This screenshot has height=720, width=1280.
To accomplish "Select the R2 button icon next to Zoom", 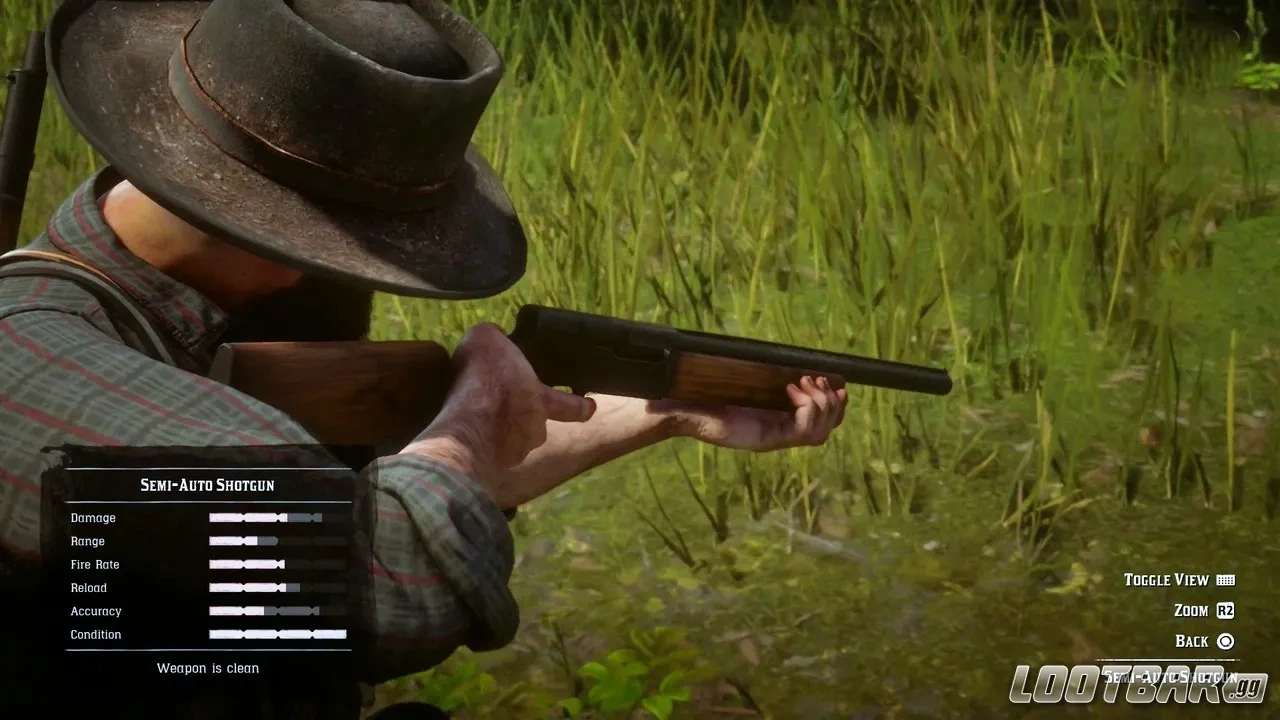I will coord(1227,611).
